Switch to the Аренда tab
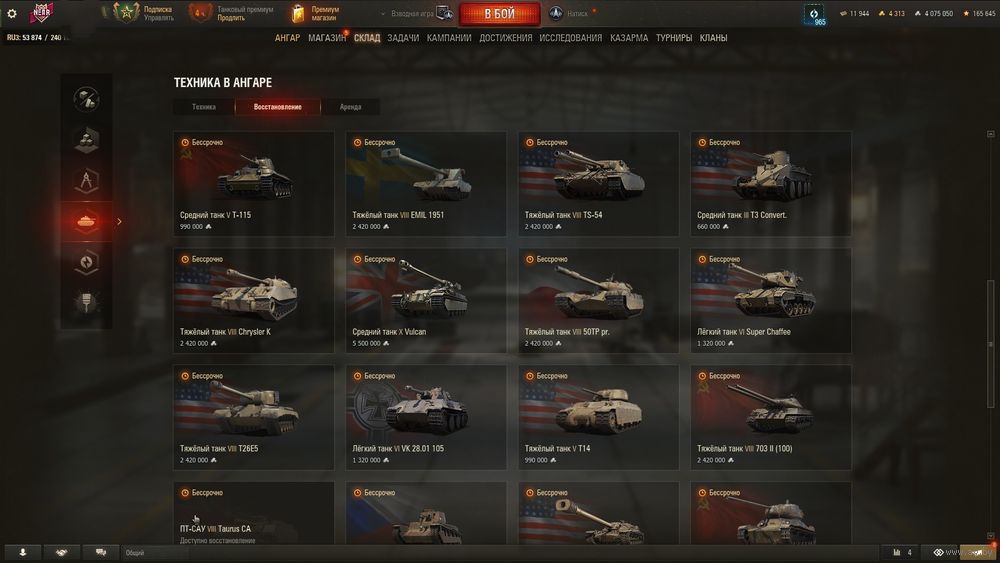 (x=350, y=107)
